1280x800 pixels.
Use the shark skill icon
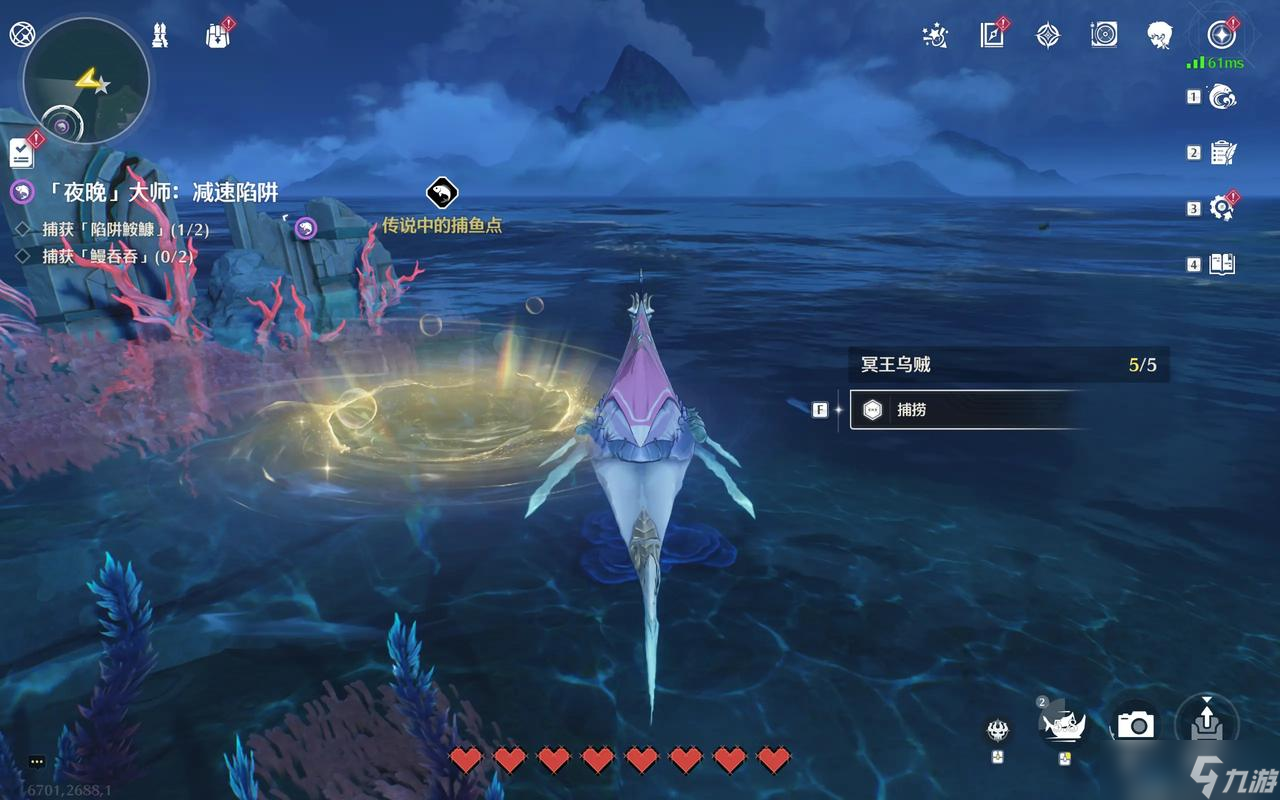1063,722
